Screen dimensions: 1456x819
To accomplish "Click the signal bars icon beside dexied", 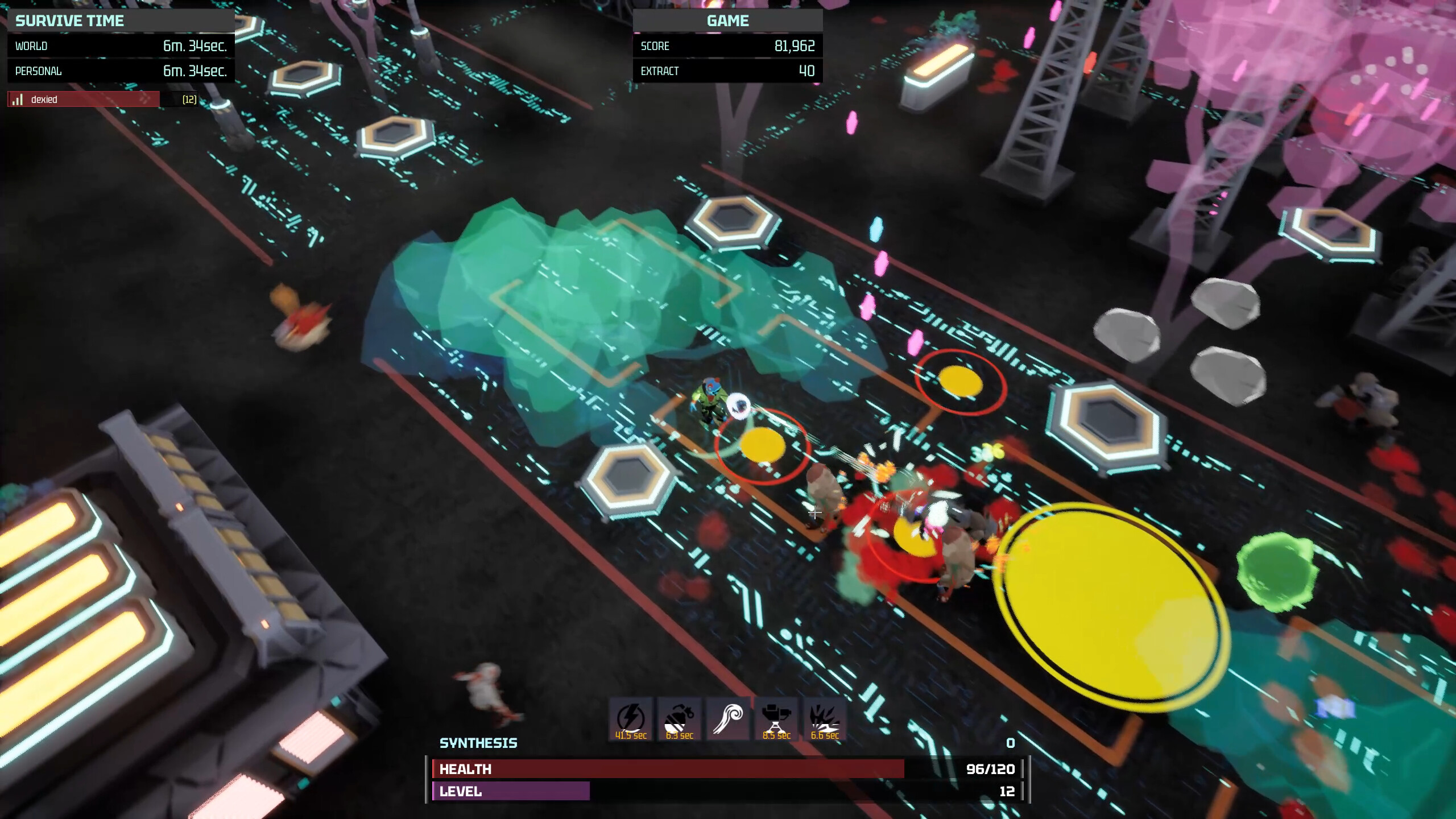I will pyautogui.click(x=16, y=98).
